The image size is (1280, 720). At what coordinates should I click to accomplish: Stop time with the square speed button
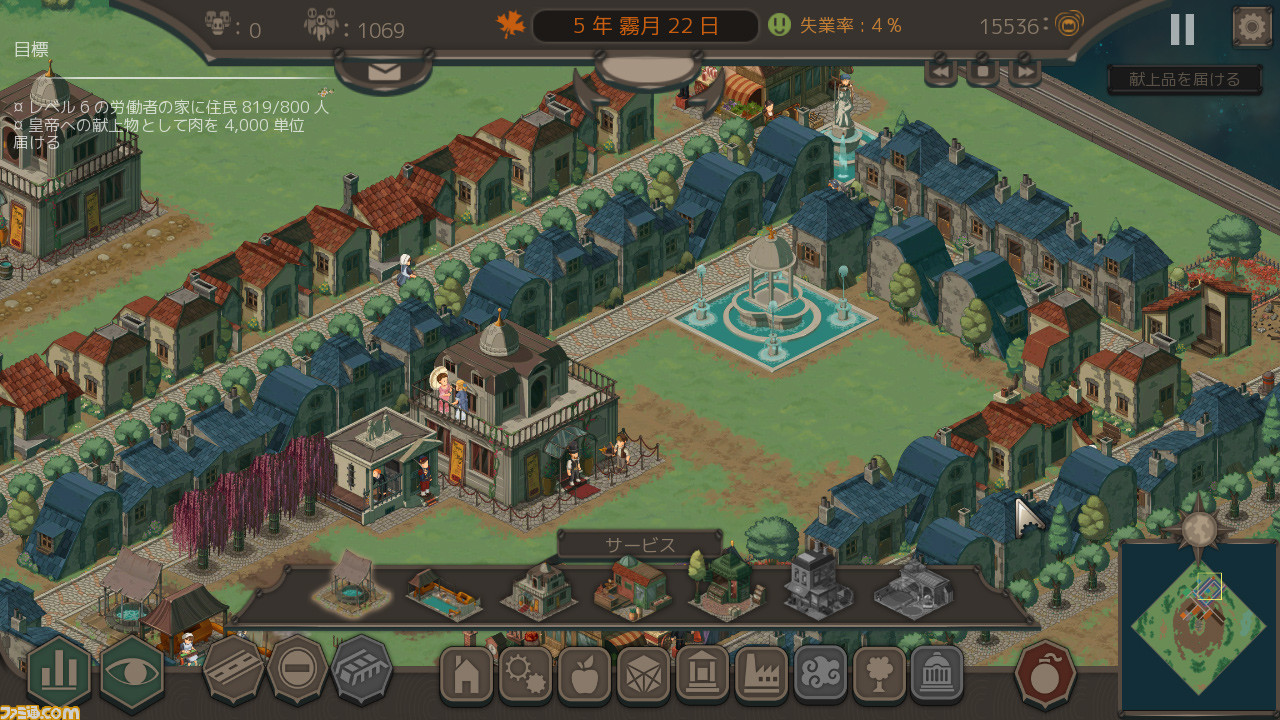(982, 71)
